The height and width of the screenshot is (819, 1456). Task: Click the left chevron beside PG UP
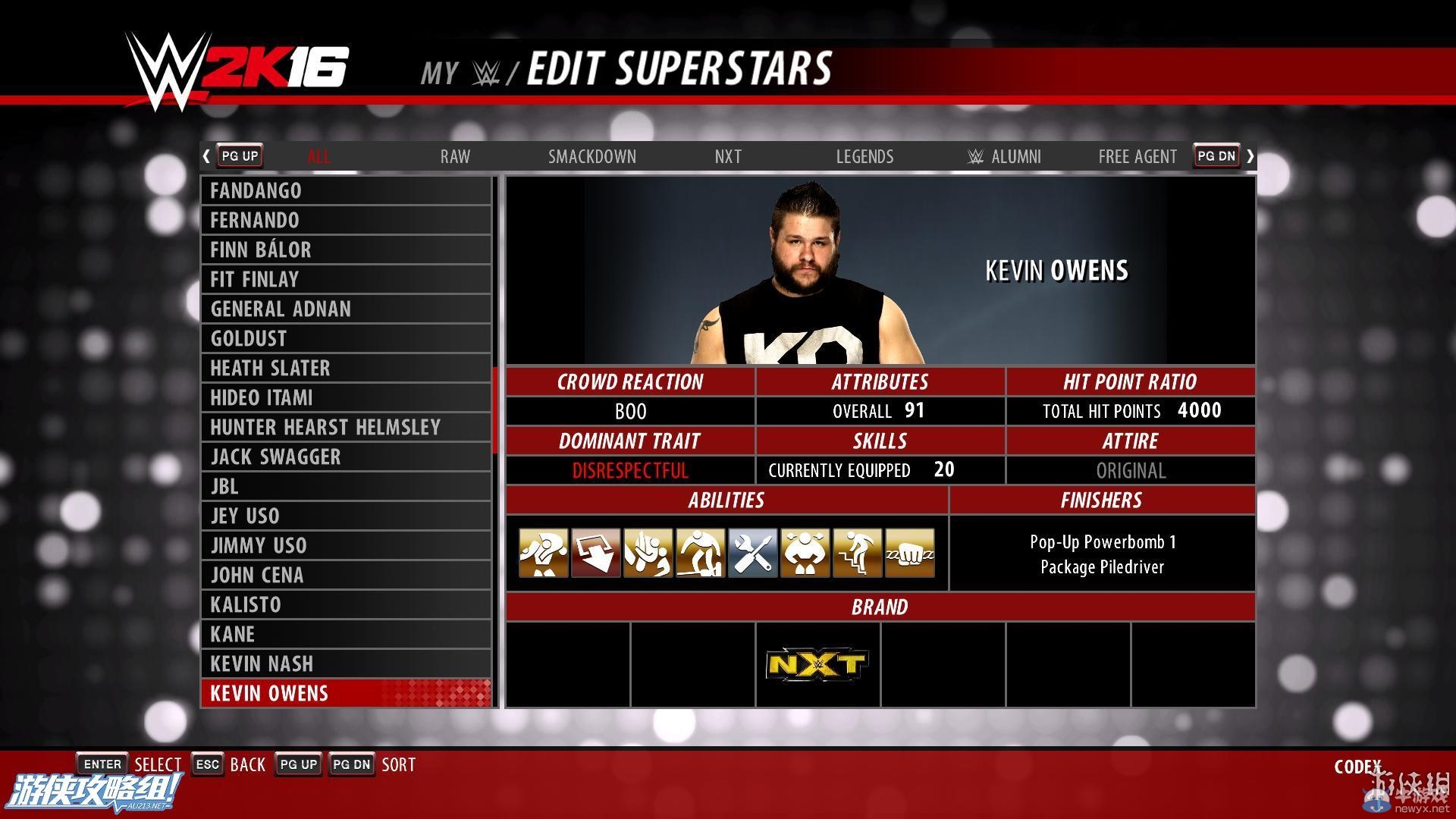coord(206,155)
